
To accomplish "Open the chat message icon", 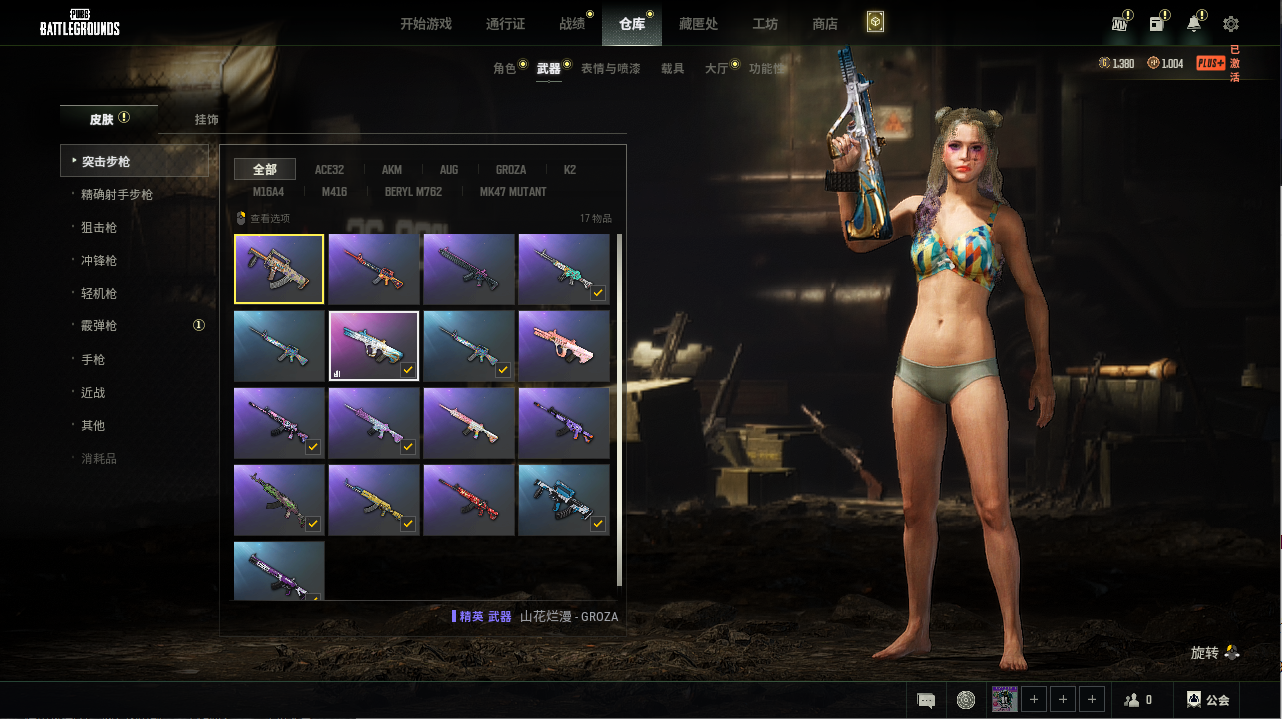I will click(x=926, y=700).
